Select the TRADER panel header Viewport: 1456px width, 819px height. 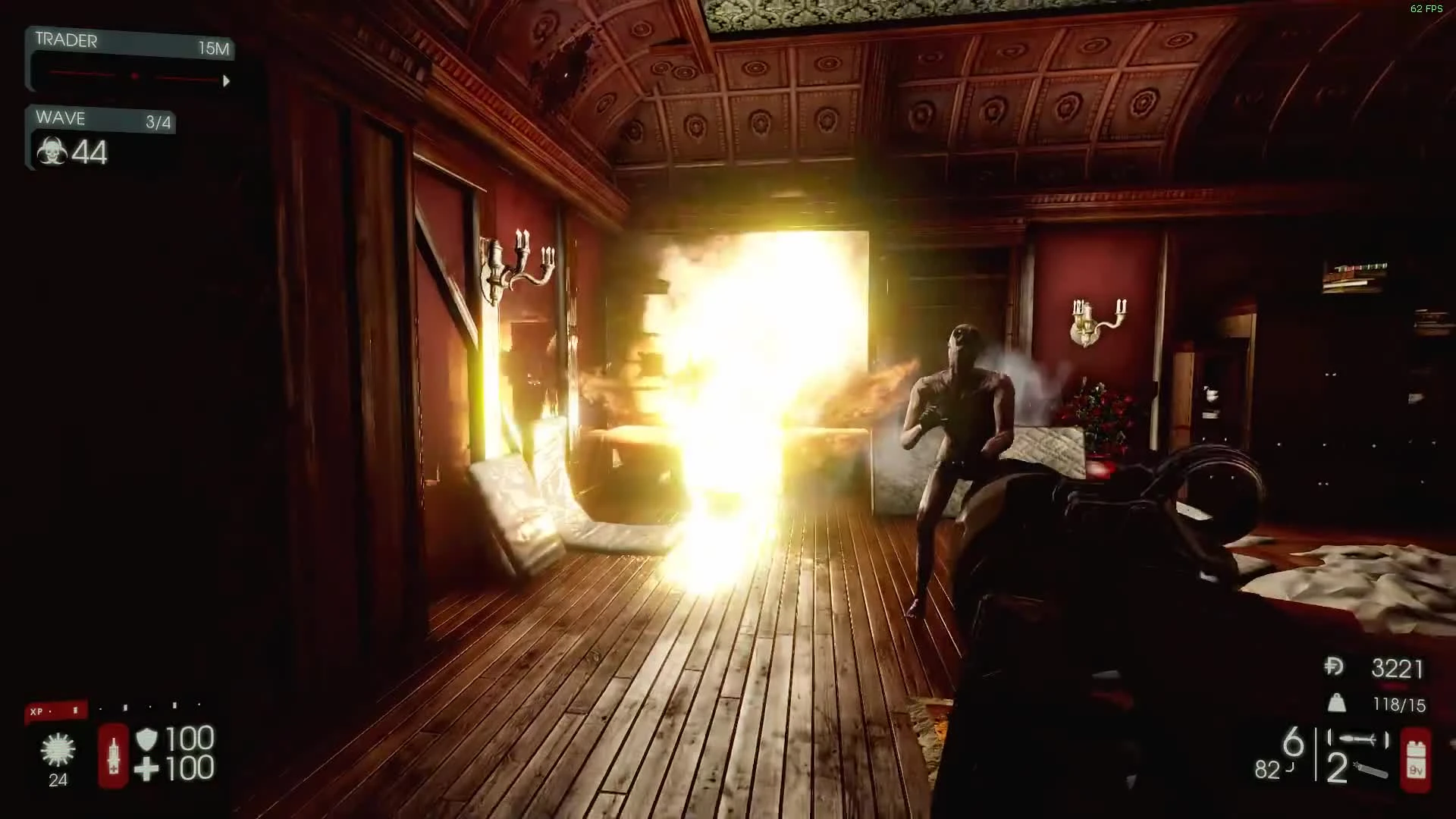click(x=67, y=41)
